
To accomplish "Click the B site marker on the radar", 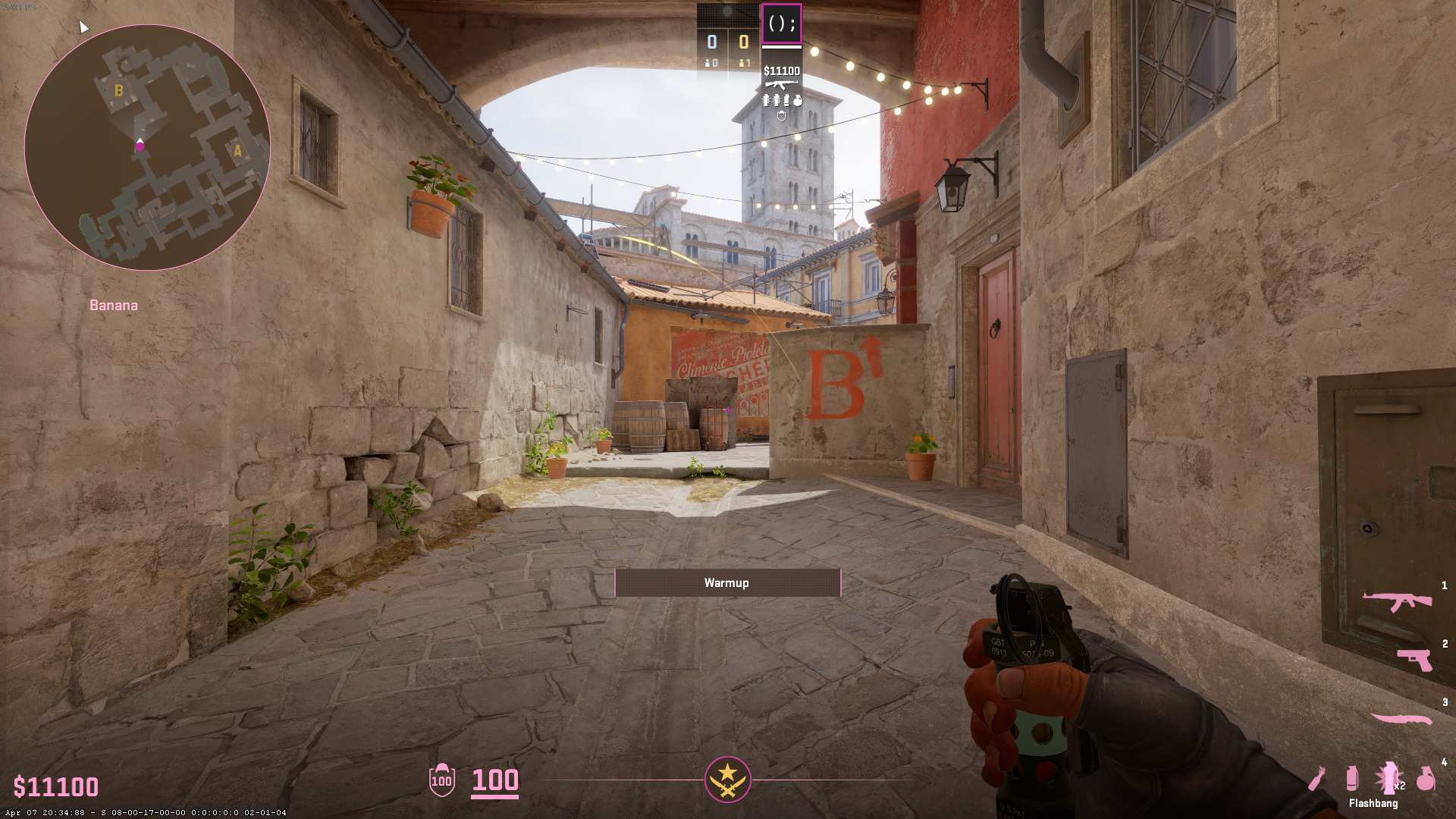I will click(x=118, y=91).
